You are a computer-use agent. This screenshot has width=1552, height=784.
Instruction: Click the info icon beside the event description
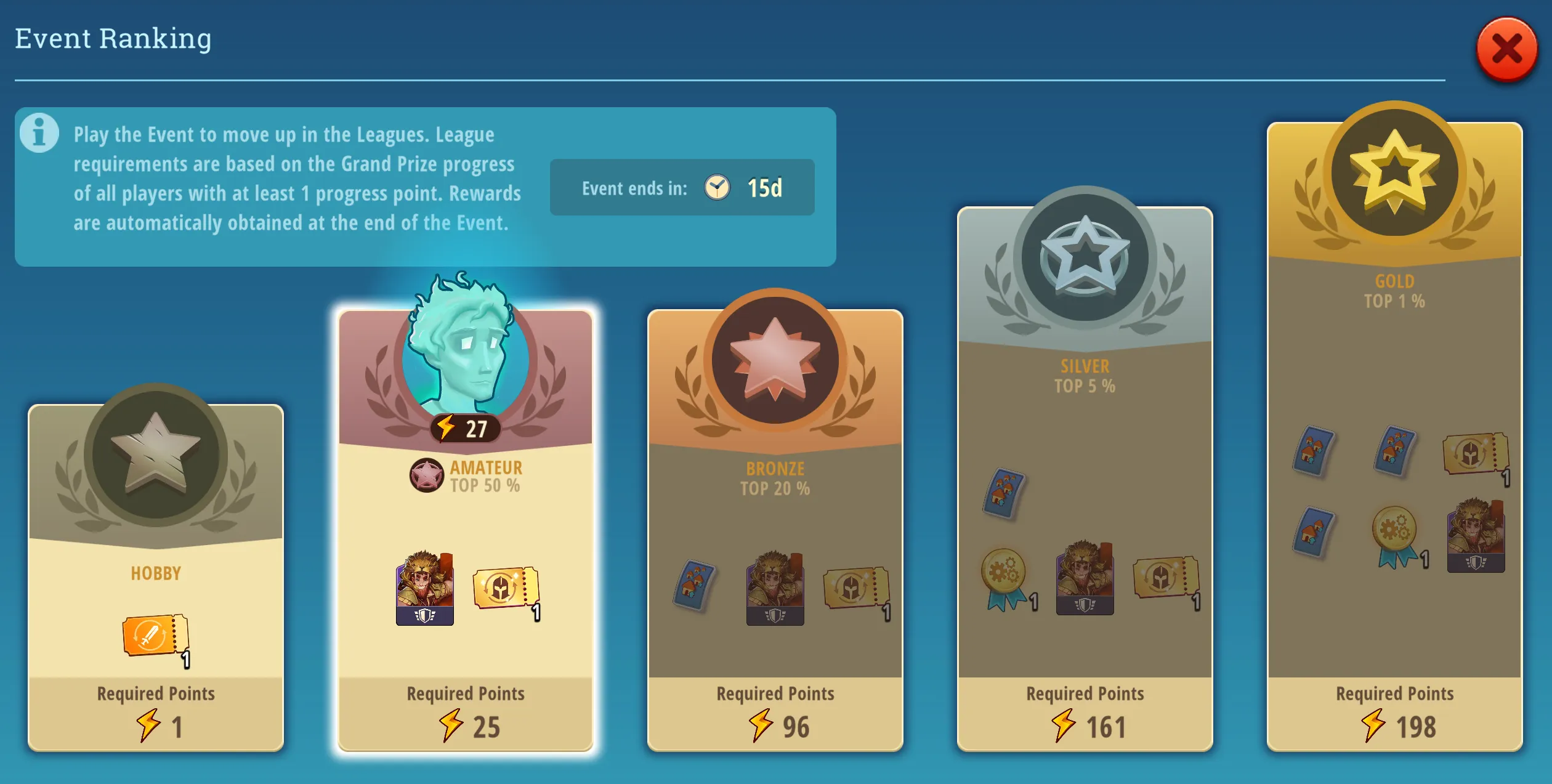click(x=39, y=132)
